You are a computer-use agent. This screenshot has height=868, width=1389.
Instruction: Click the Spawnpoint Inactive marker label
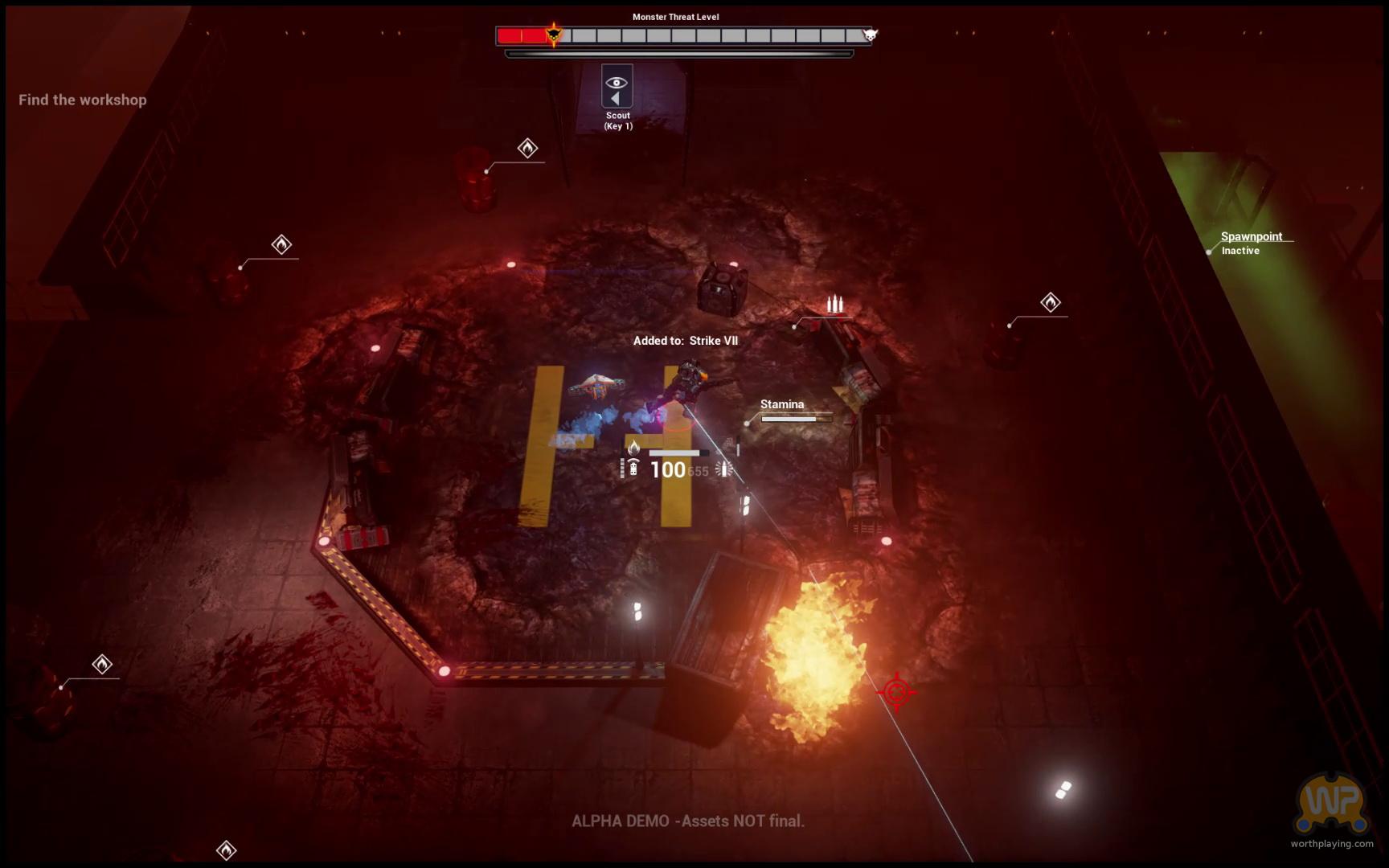click(x=1251, y=243)
